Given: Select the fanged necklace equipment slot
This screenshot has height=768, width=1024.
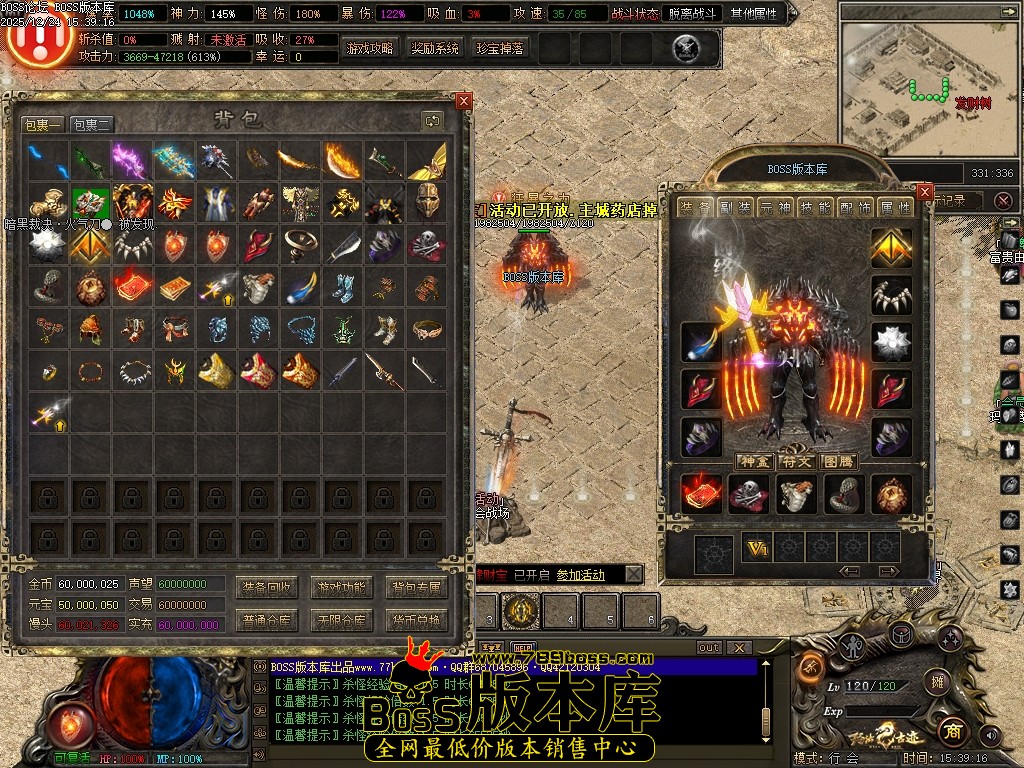Looking at the screenshot, I should click(891, 295).
